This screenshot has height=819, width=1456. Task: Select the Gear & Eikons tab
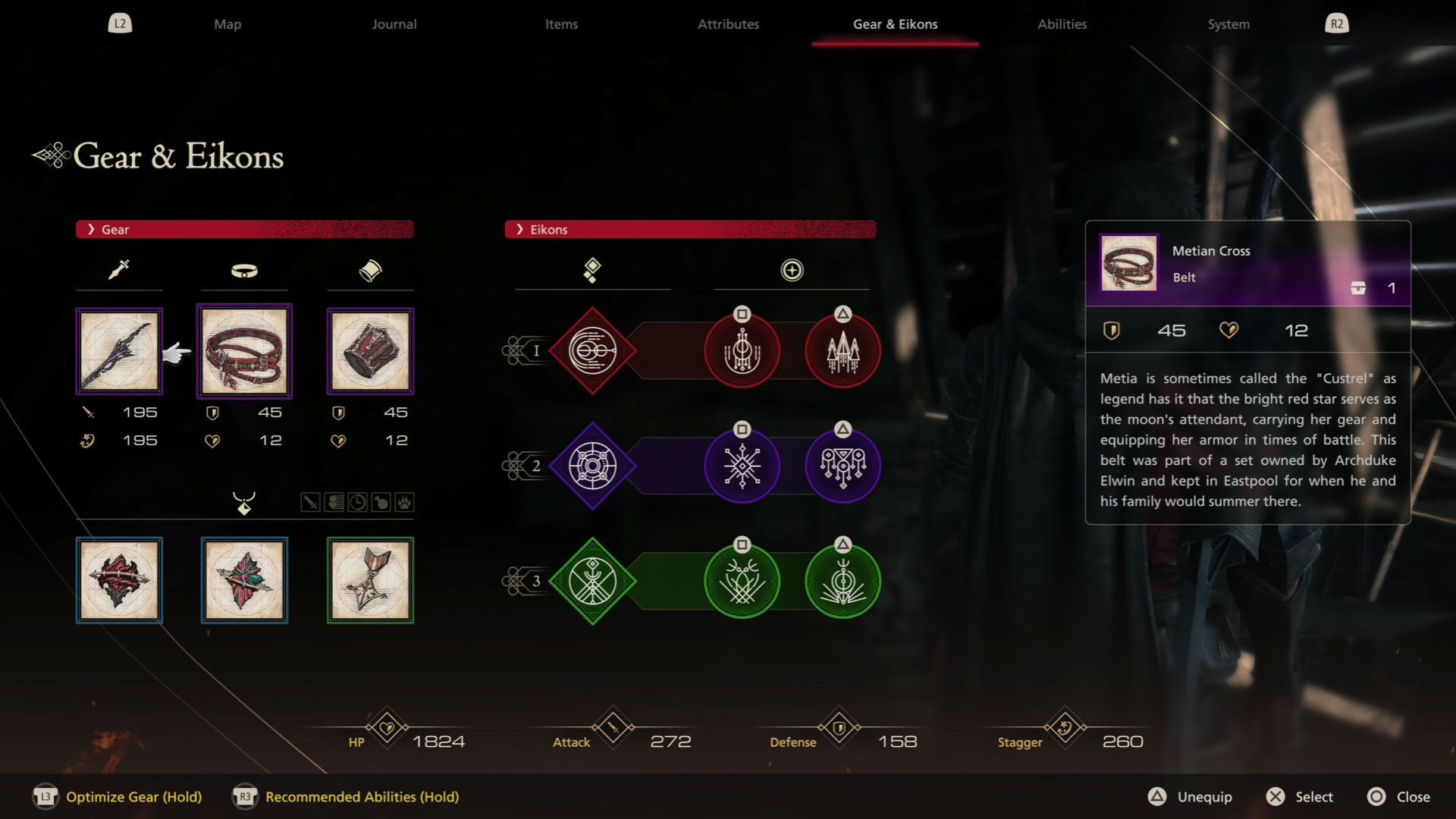click(895, 24)
